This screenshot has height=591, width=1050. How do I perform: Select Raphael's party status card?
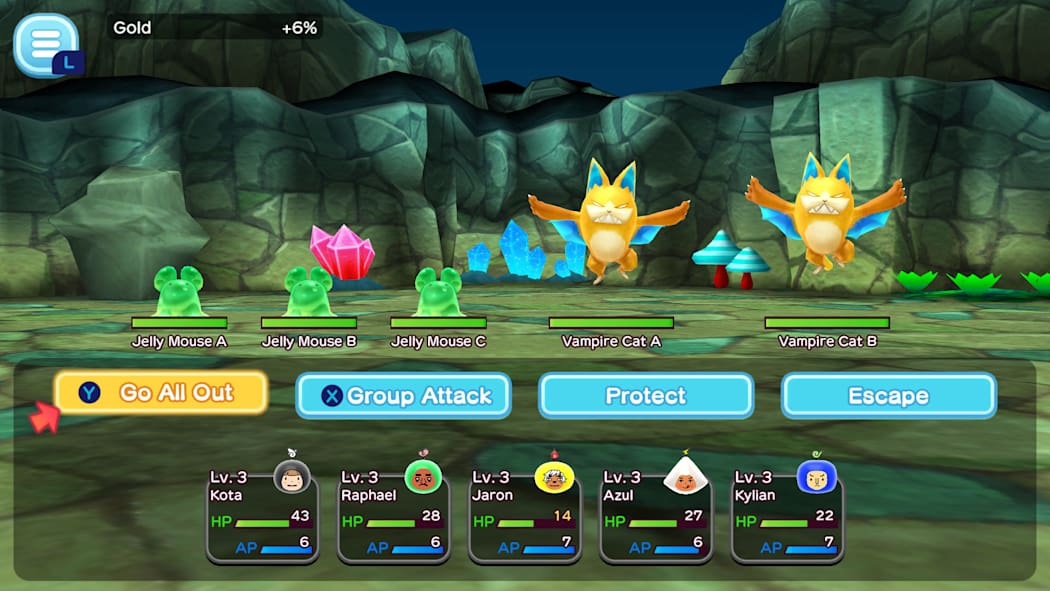click(x=393, y=515)
